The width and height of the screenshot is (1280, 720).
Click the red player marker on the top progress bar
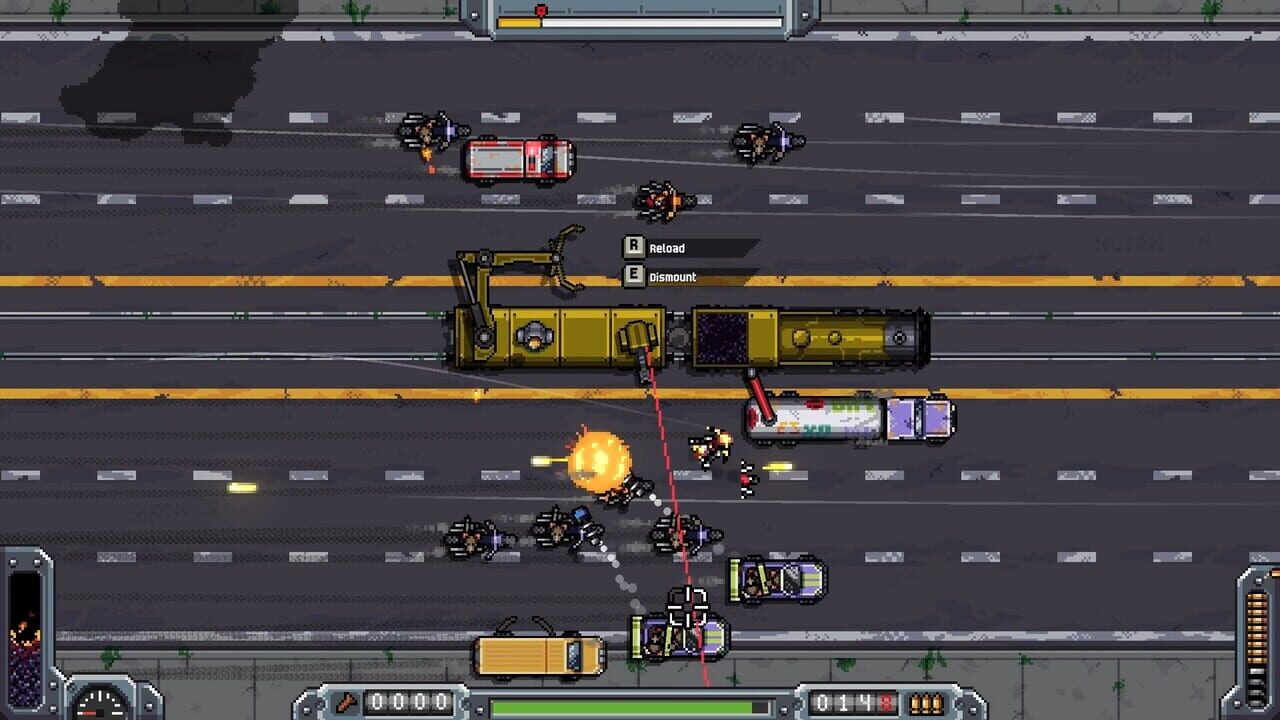point(541,8)
